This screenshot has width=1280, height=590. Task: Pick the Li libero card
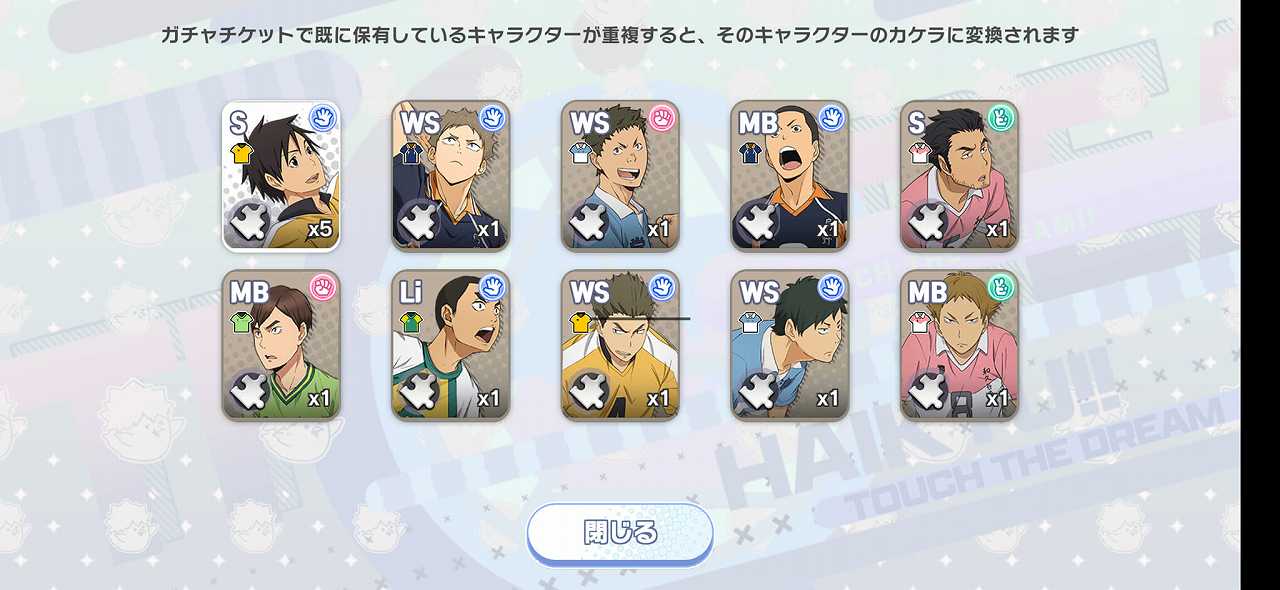[x=451, y=345]
